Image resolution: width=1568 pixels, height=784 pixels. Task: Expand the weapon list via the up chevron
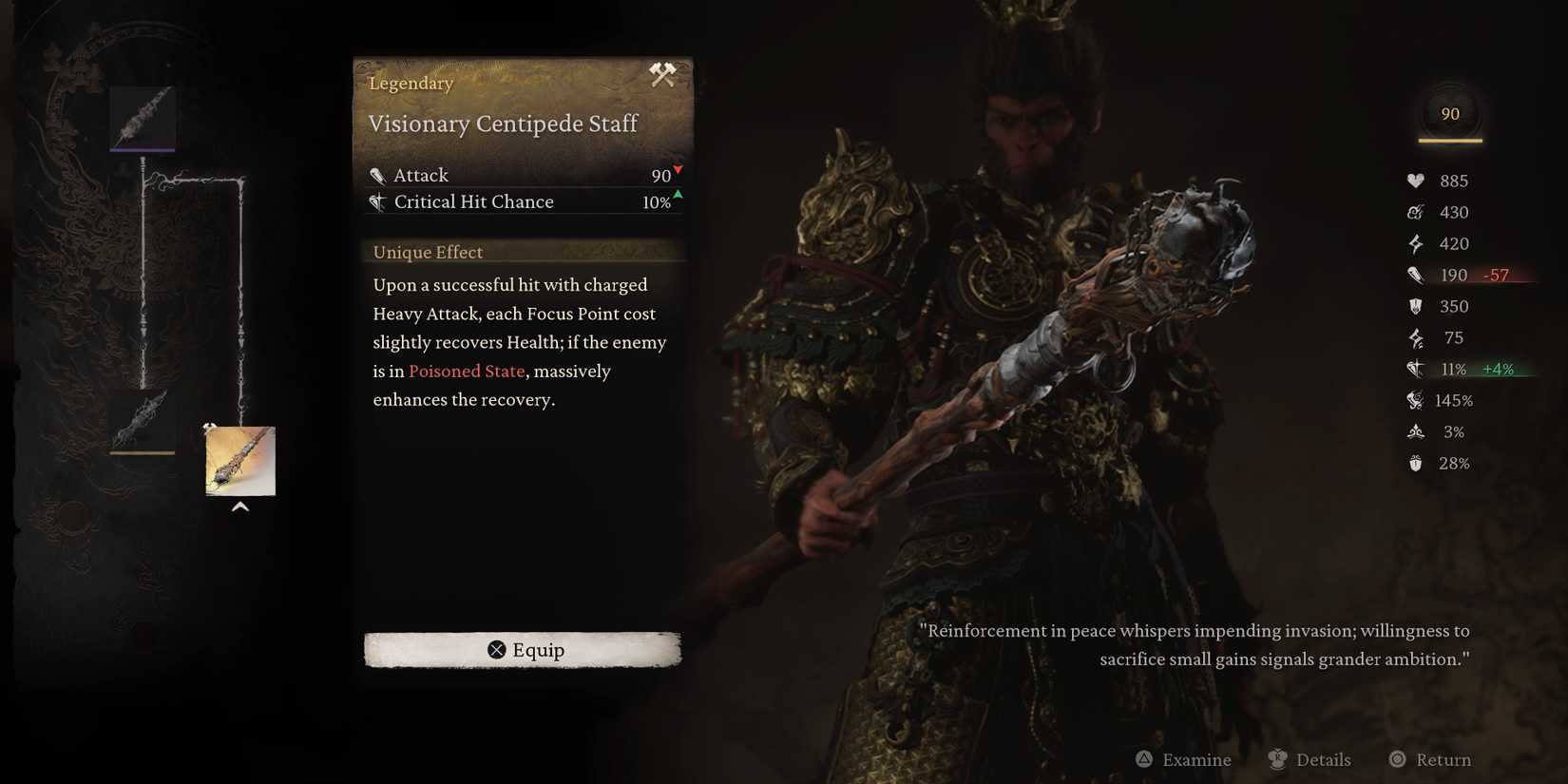point(240,507)
